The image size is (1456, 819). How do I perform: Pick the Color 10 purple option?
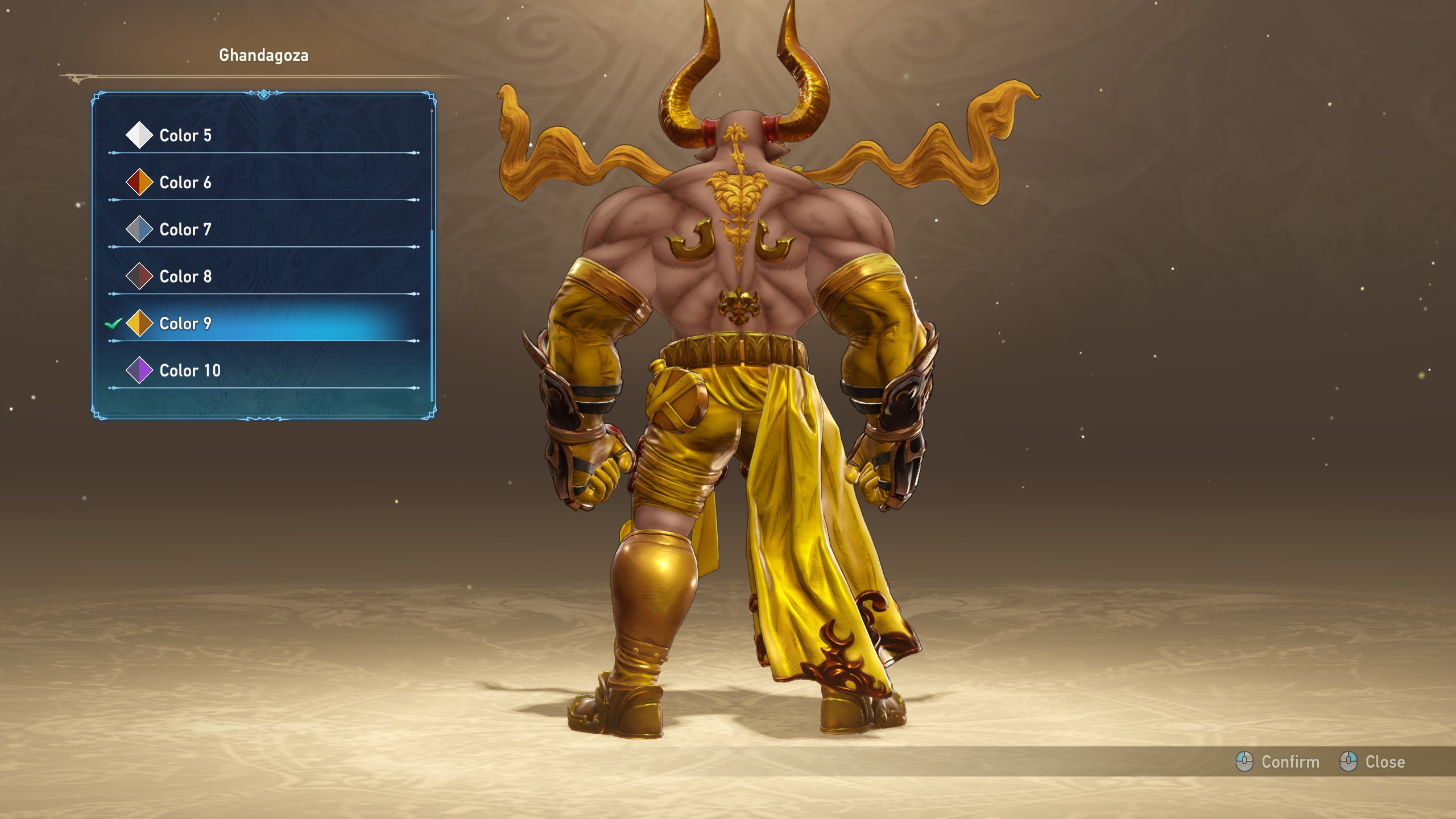pyautogui.click(x=190, y=371)
